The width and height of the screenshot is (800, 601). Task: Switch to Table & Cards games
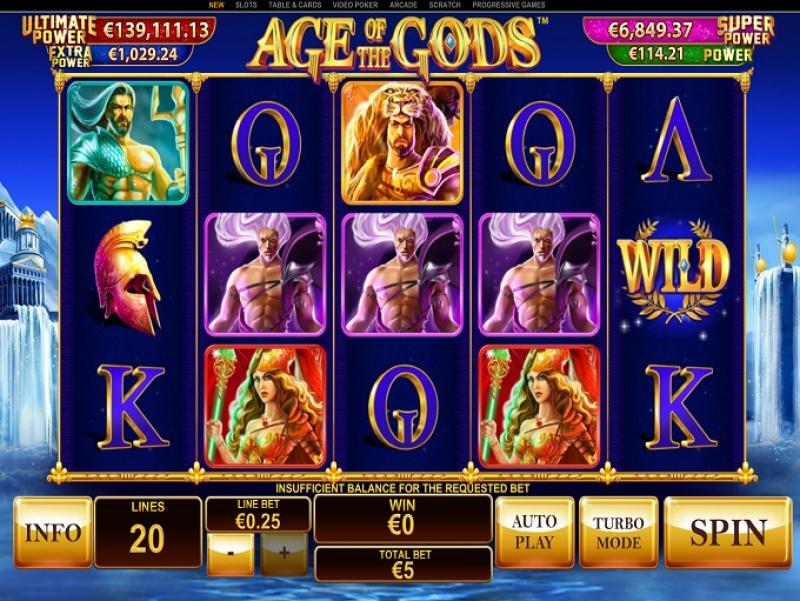tap(294, 5)
